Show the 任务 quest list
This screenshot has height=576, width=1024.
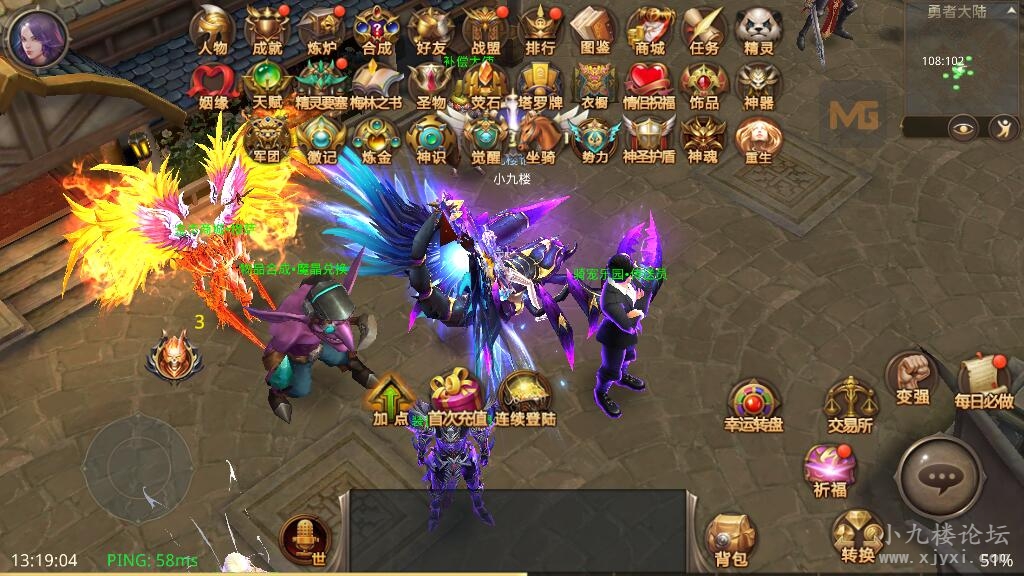click(x=704, y=28)
